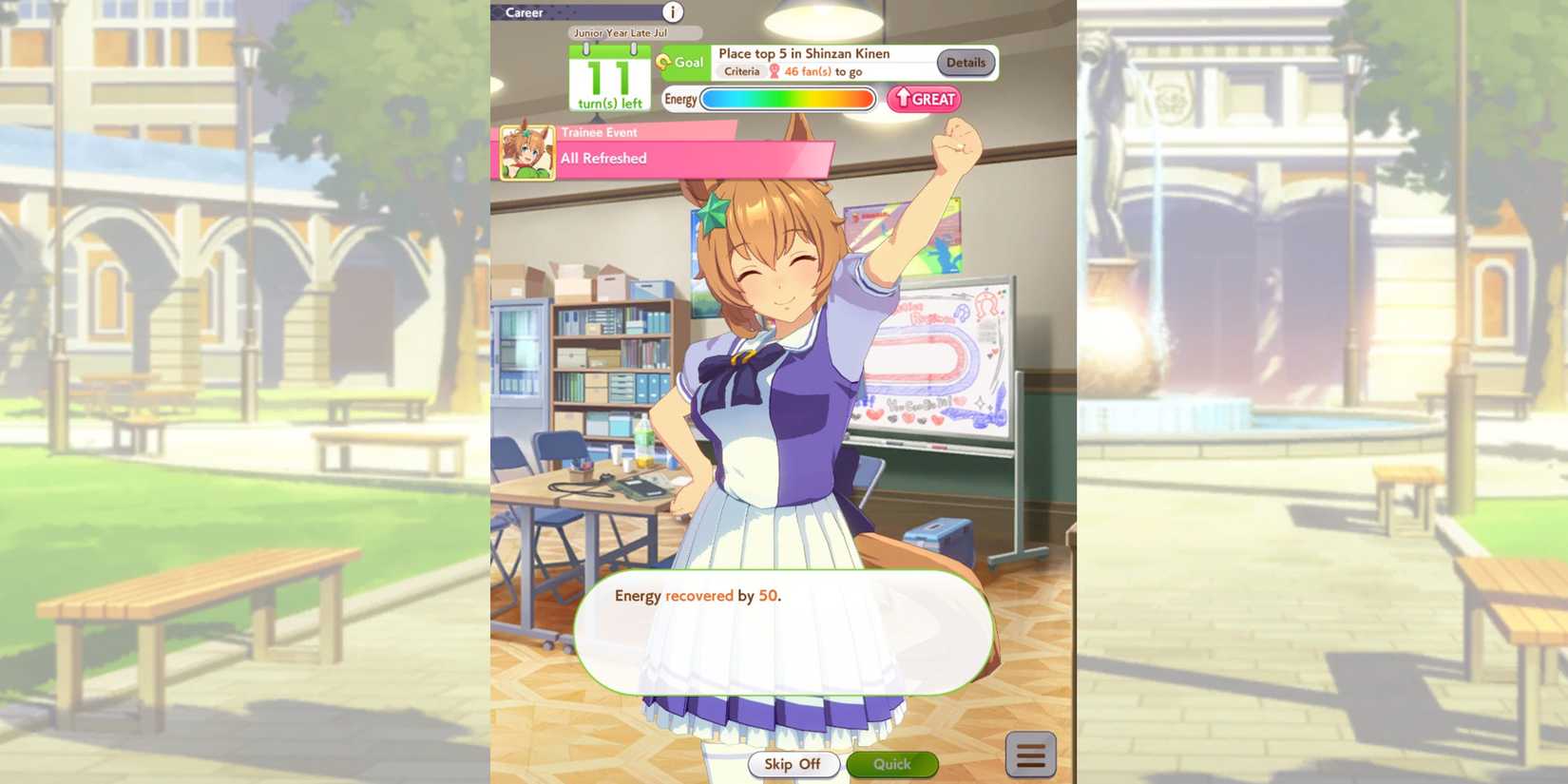Tap the Criteria label under the goal

[x=742, y=70]
